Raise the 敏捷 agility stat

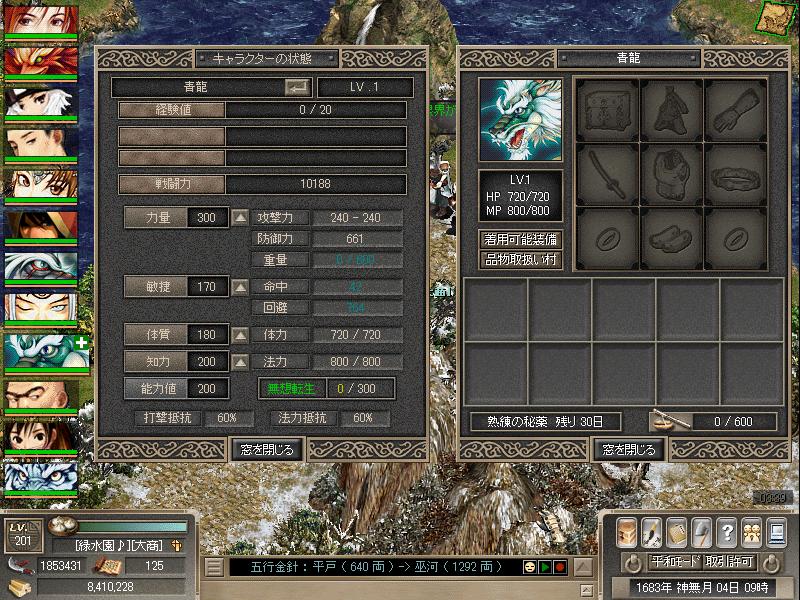(240, 287)
